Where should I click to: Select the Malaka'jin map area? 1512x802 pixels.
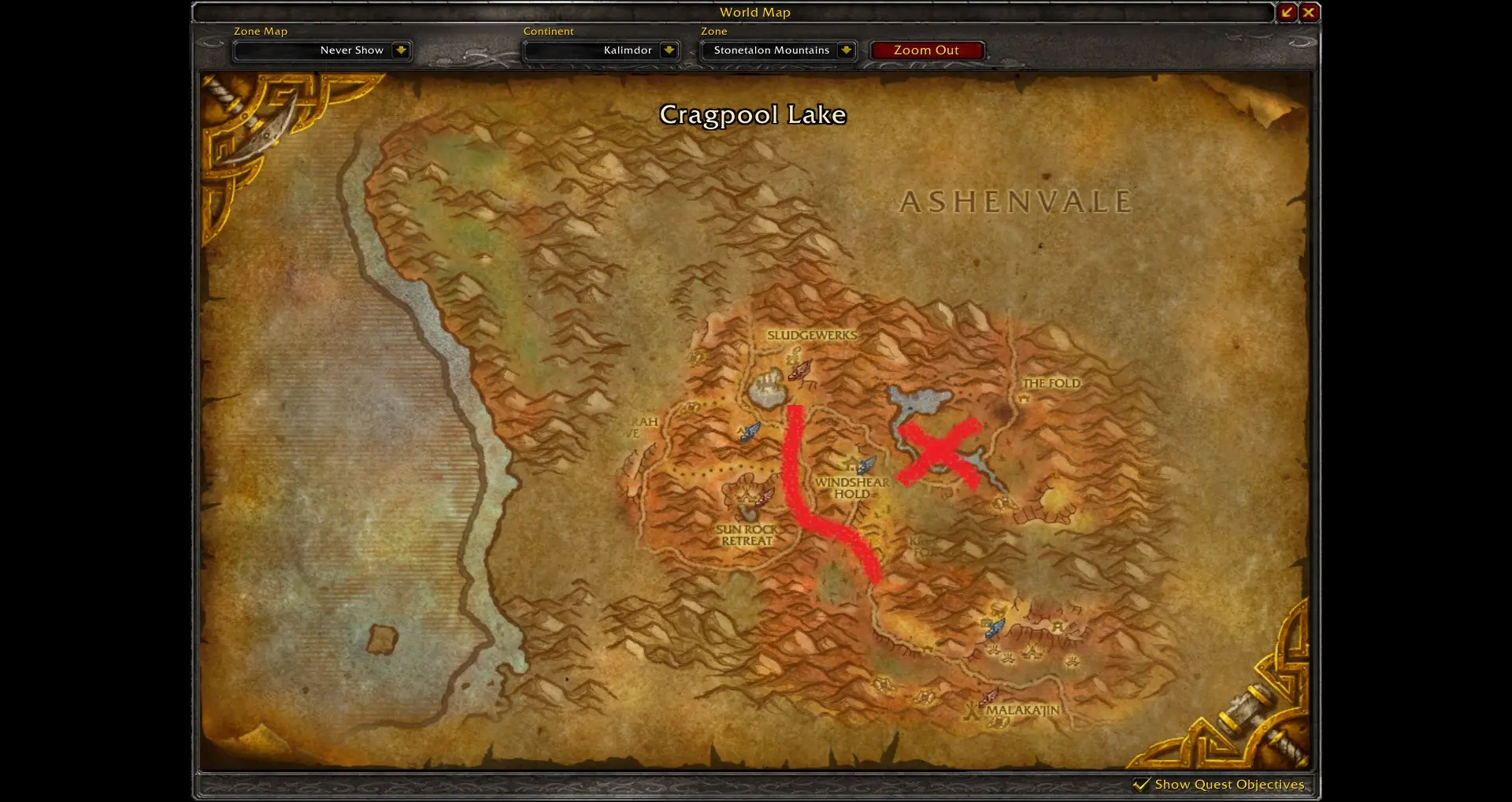click(1022, 710)
